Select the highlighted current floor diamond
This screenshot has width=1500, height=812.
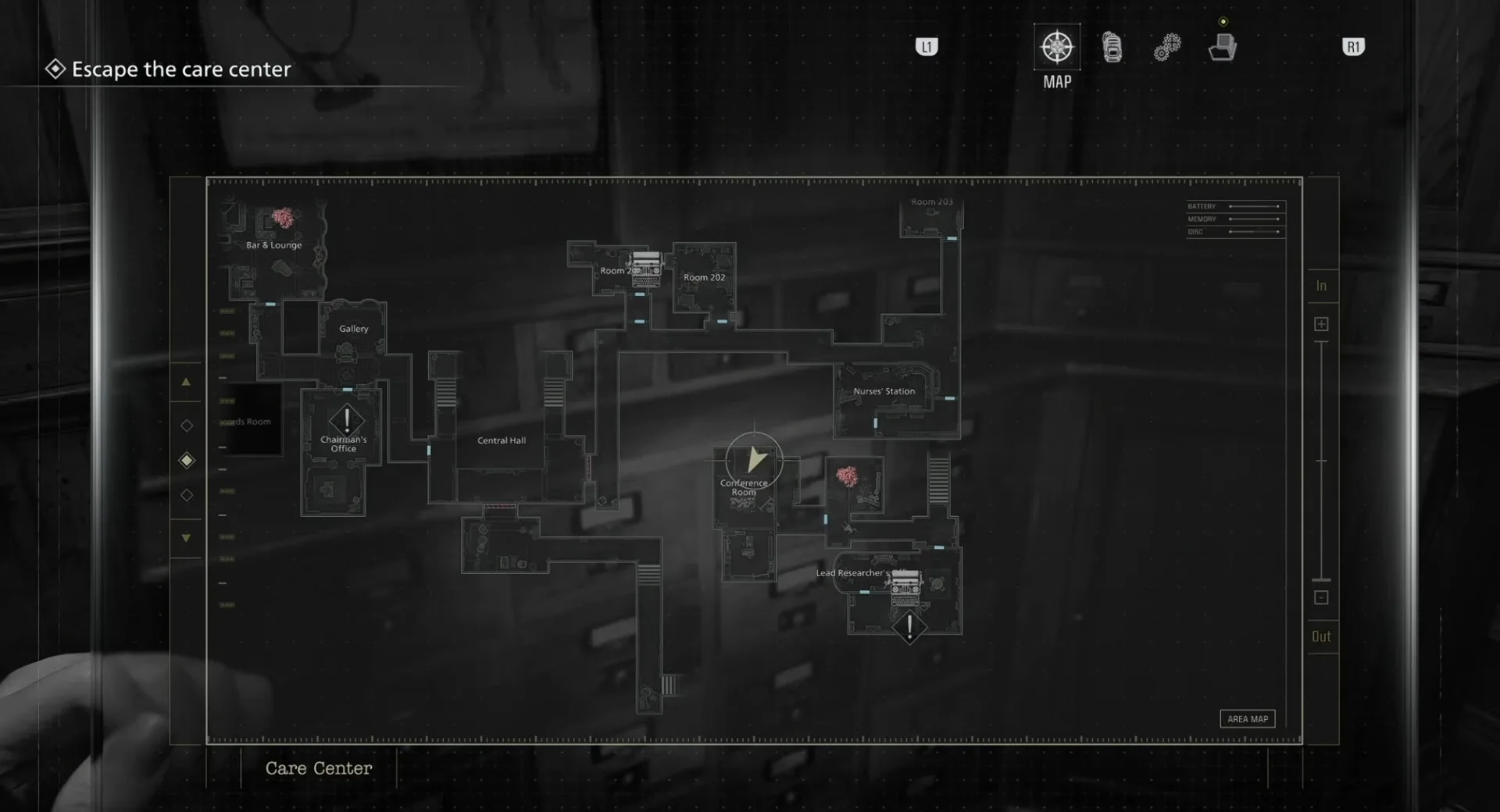pyautogui.click(x=187, y=461)
